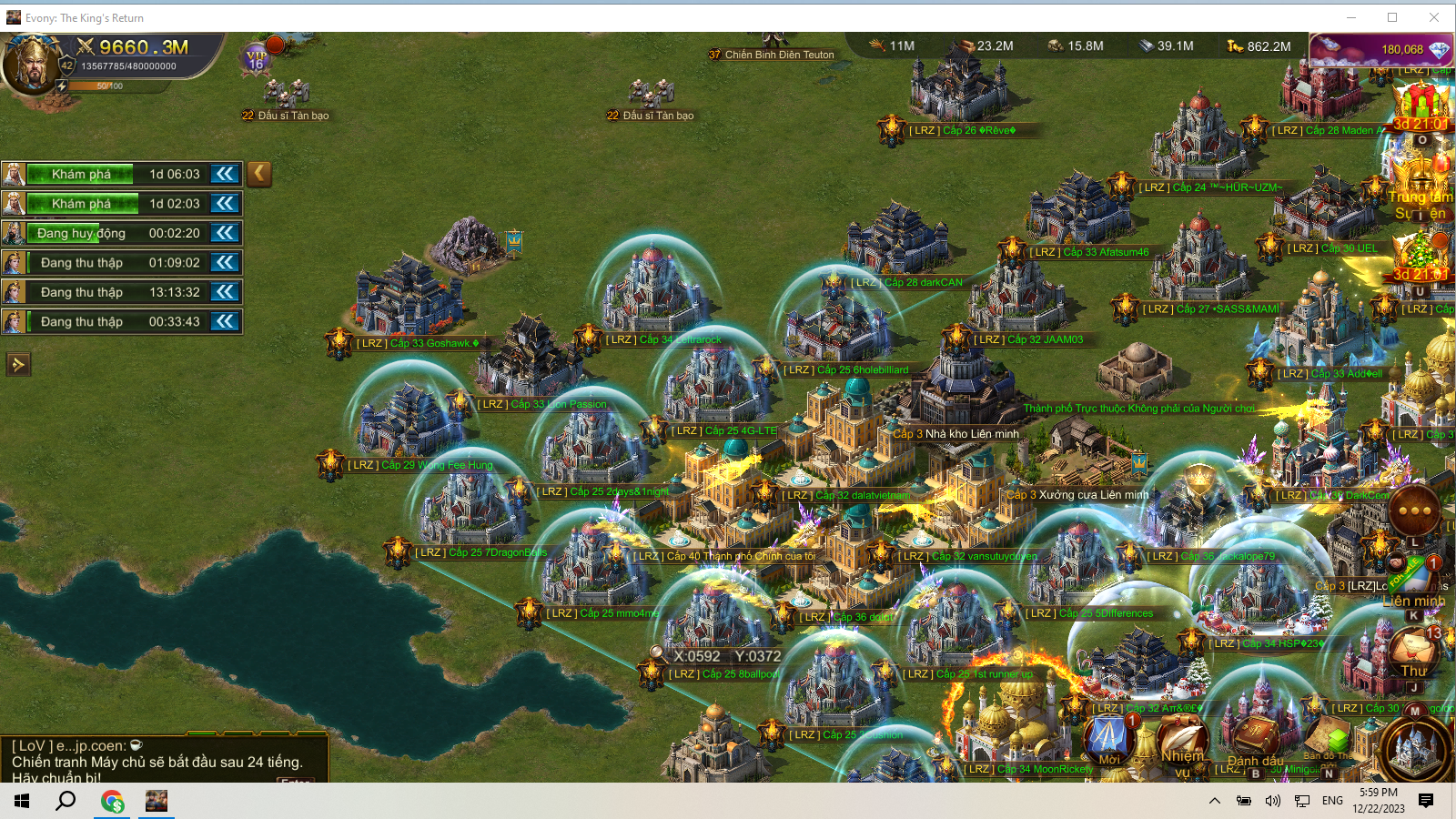Expand the three-dot more menu
The width and height of the screenshot is (1456, 819).
(1414, 511)
